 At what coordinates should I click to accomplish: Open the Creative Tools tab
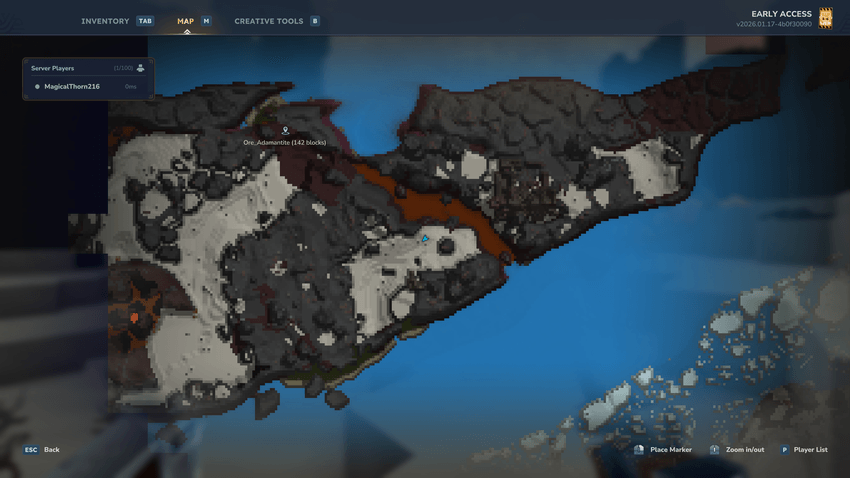(x=268, y=21)
